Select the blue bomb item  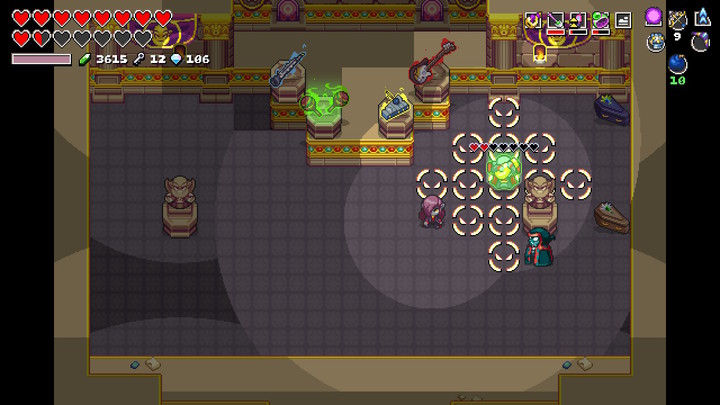point(677,65)
